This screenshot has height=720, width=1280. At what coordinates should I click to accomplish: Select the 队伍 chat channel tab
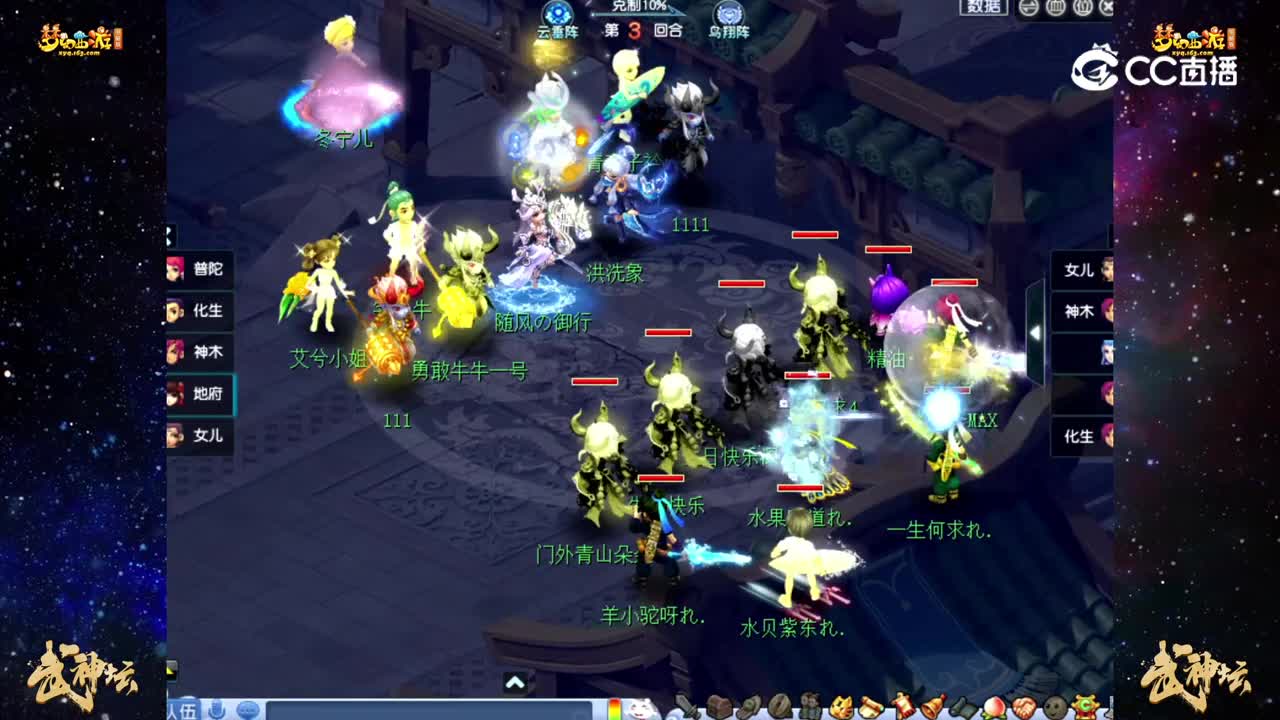click(183, 707)
